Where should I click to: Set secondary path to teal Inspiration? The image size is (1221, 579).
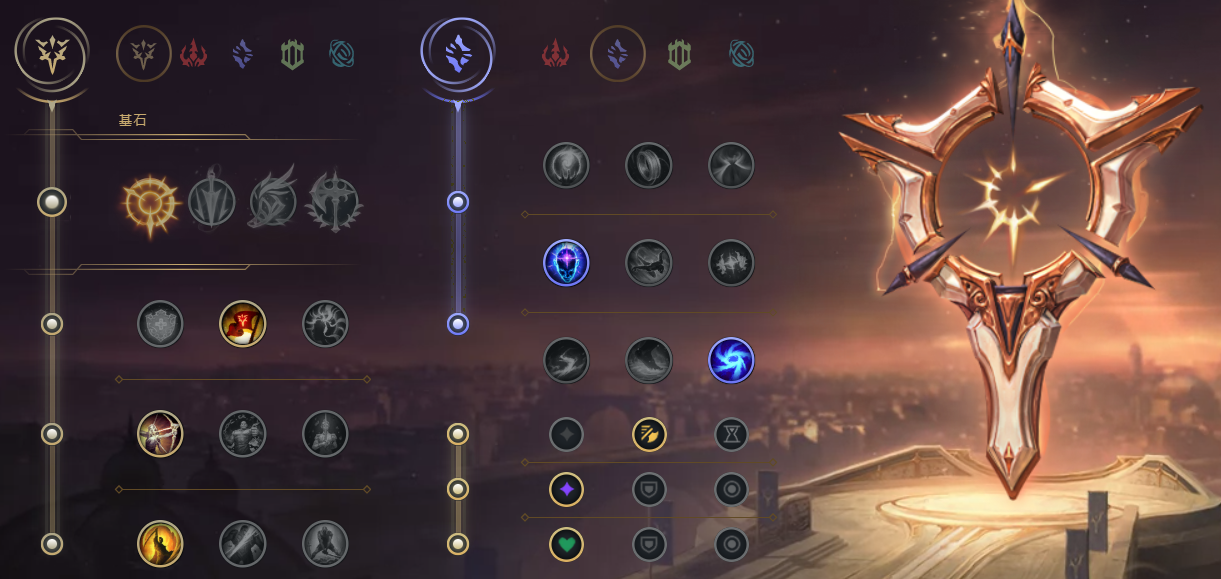pos(741,54)
